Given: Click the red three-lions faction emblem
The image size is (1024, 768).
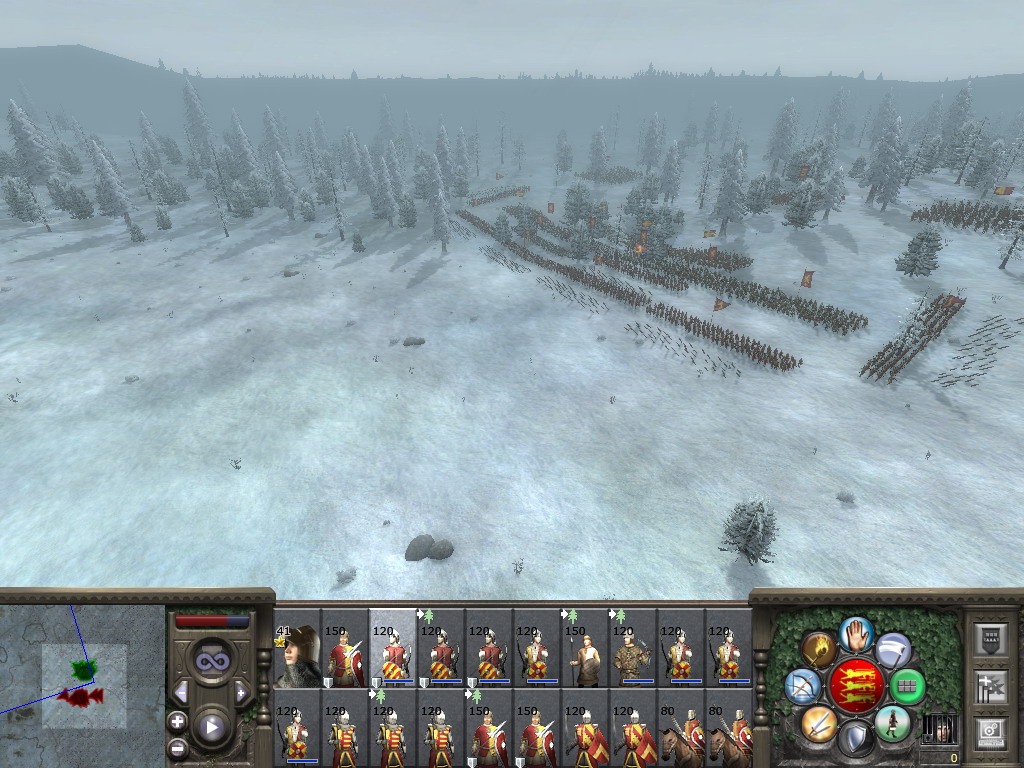Looking at the screenshot, I should (856, 686).
